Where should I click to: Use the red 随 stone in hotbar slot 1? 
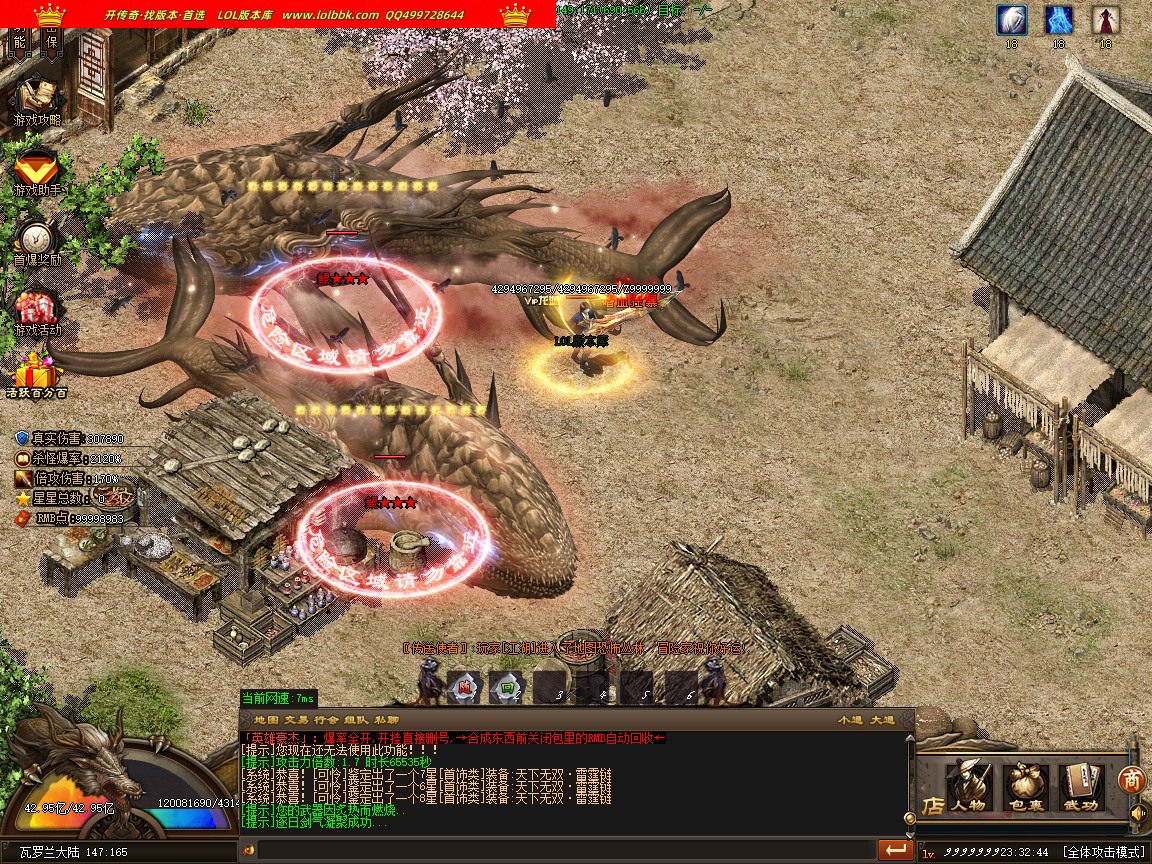click(x=463, y=687)
